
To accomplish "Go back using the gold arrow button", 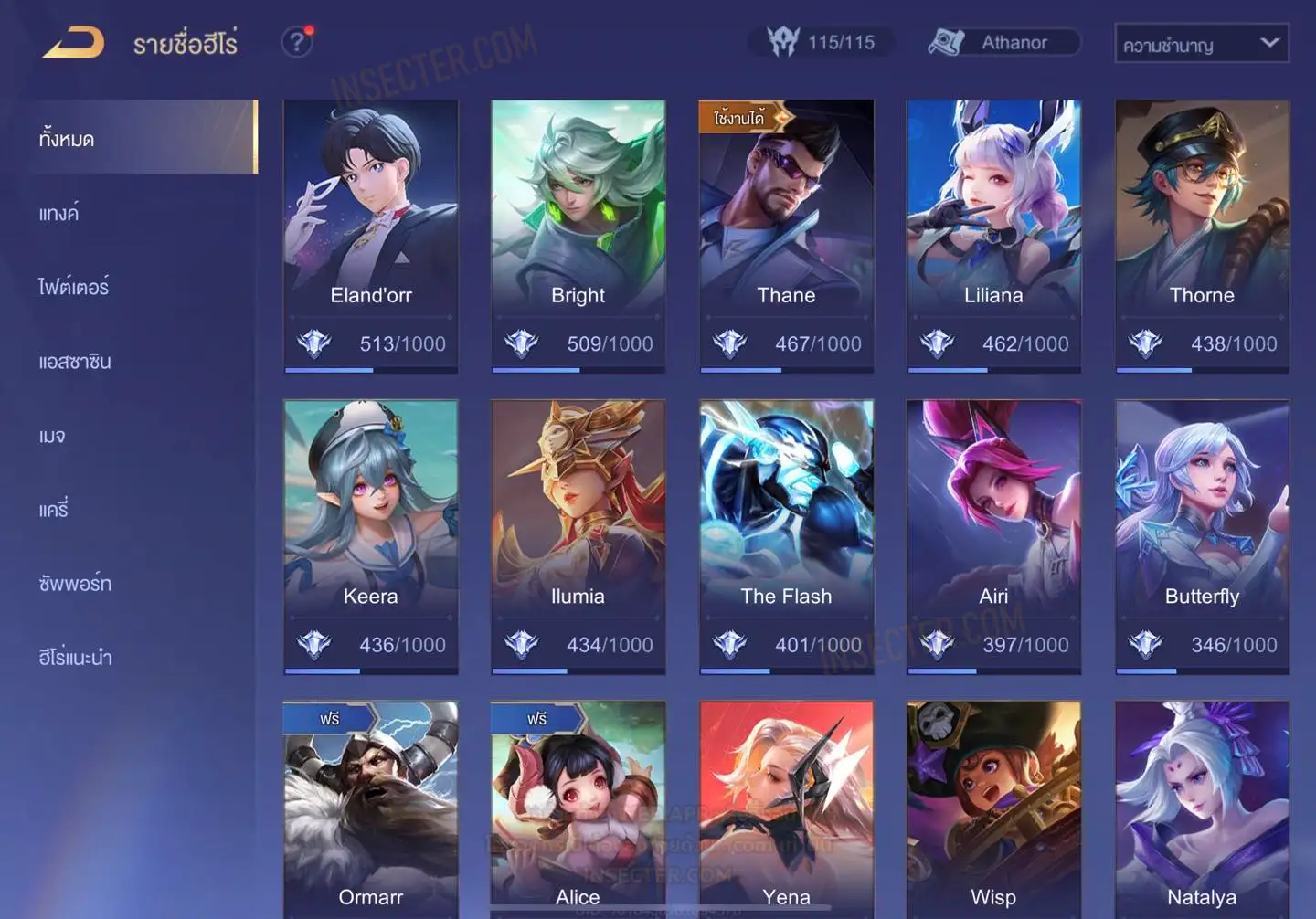I will 73,43.
